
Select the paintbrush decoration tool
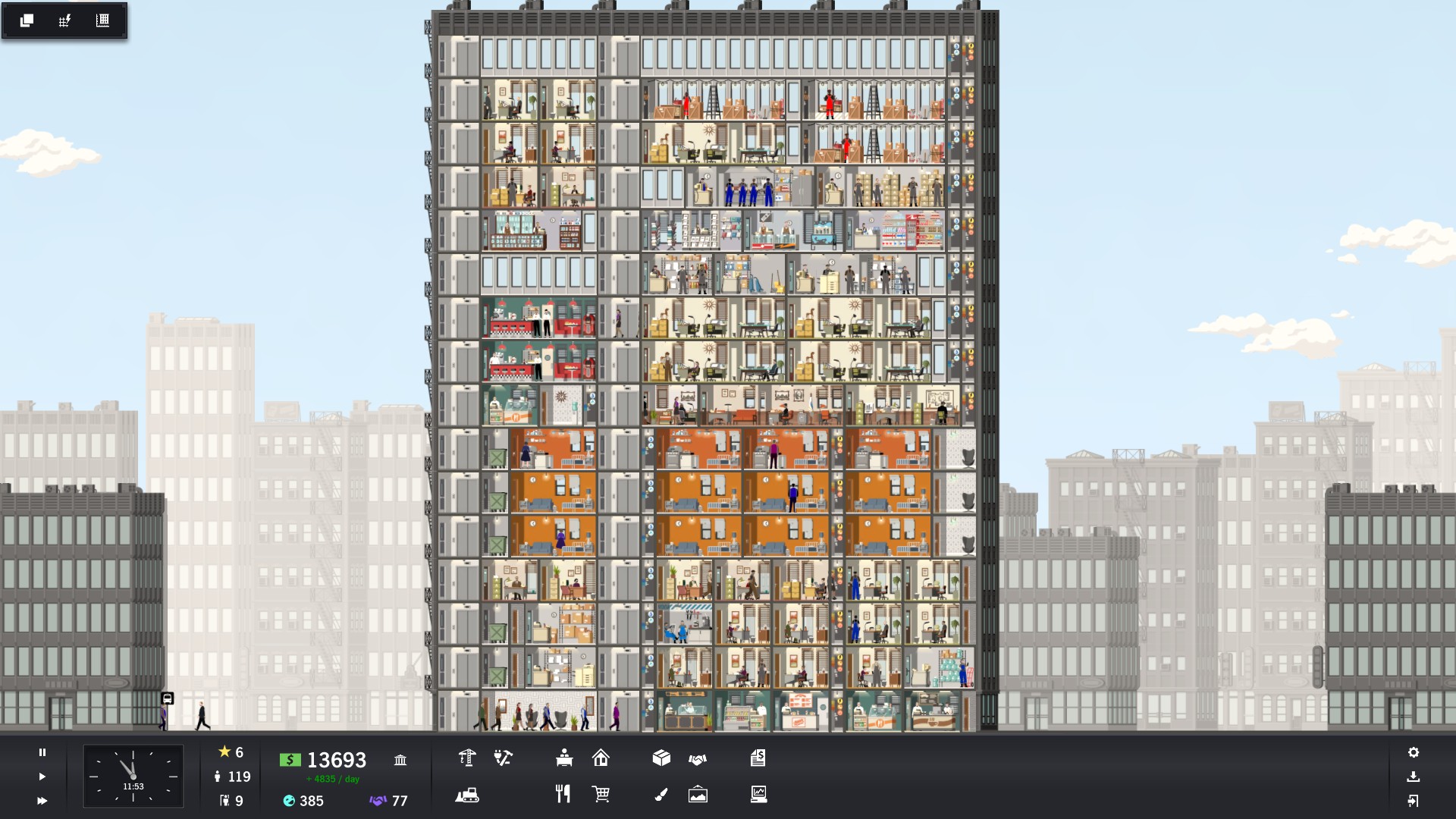(661, 794)
